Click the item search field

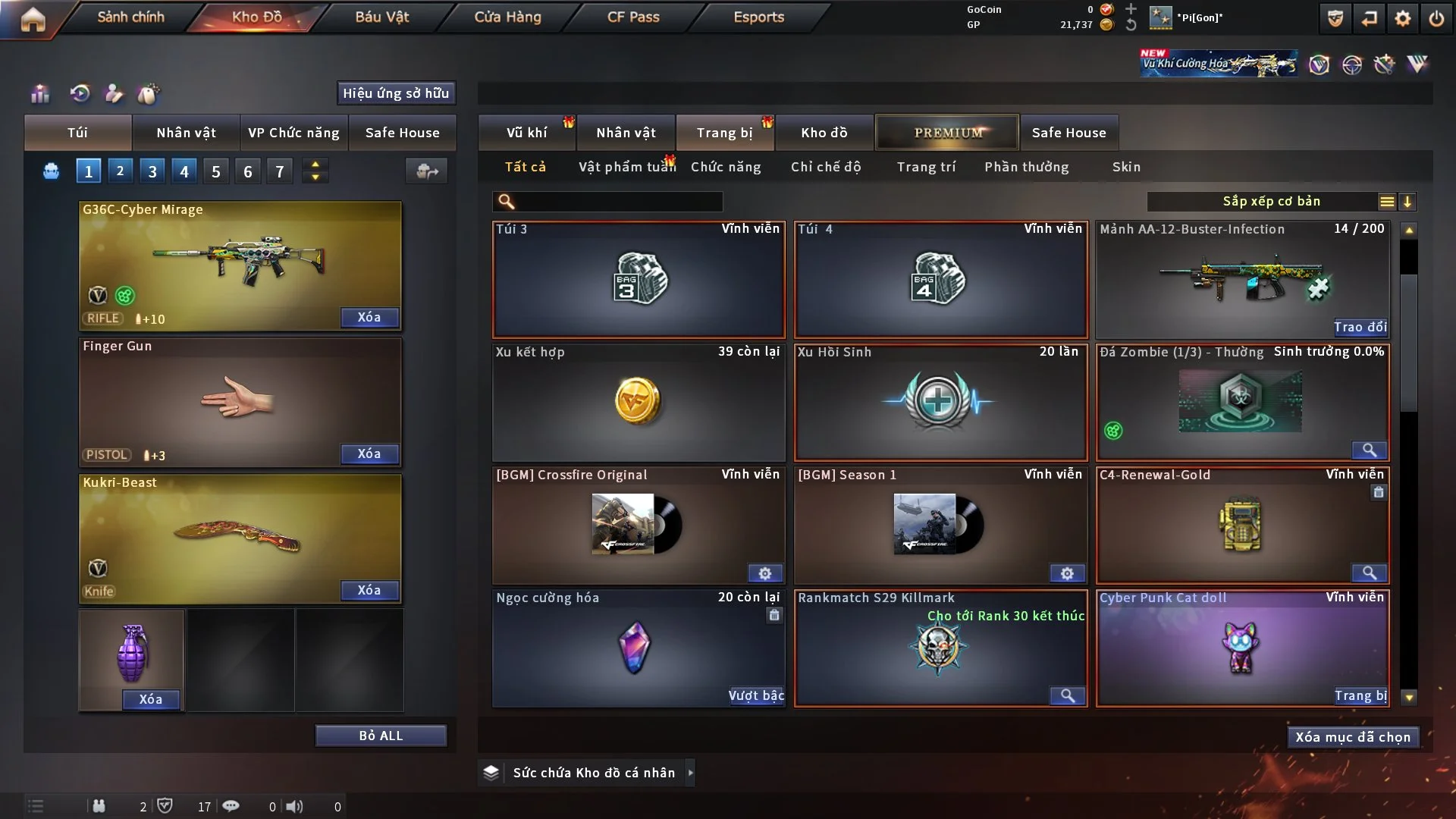pos(618,202)
